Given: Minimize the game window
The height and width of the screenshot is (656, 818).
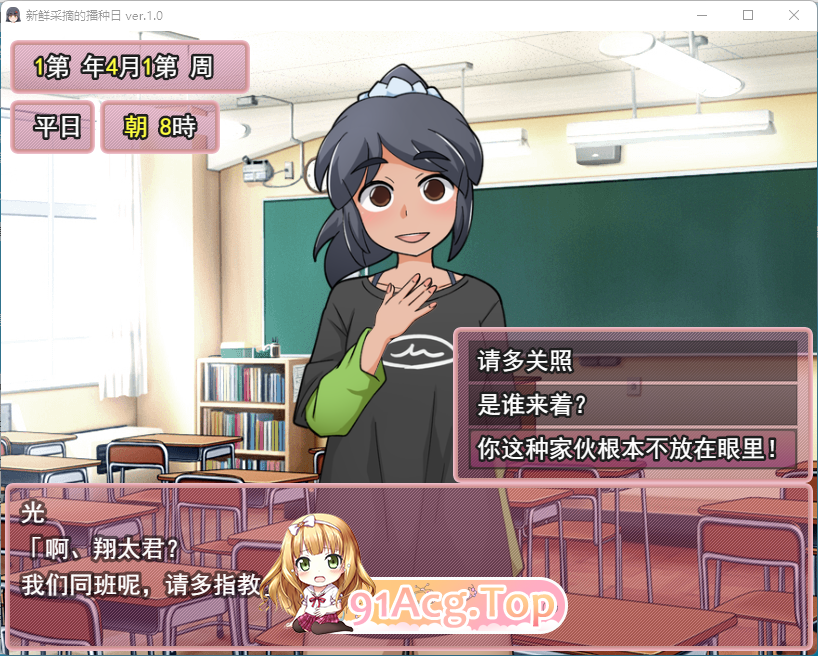Looking at the screenshot, I should pos(703,15).
